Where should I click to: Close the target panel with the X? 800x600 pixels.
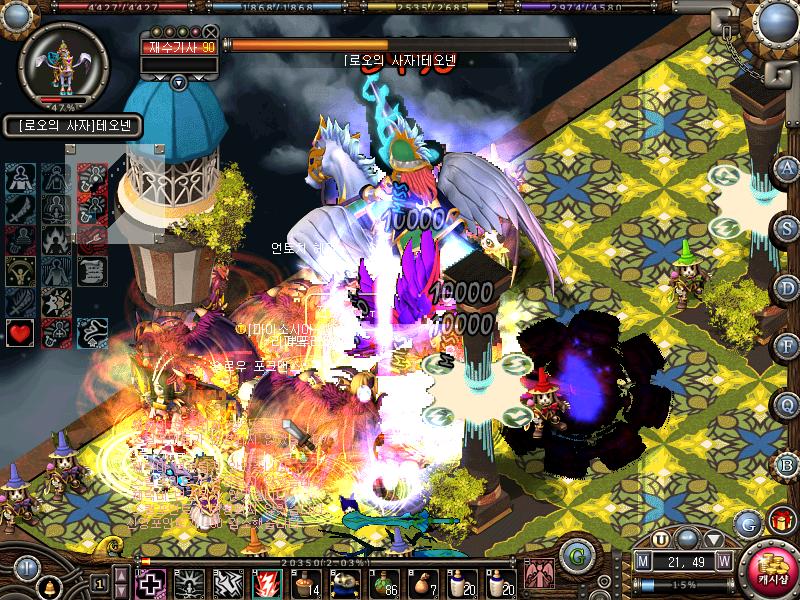(x=210, y=32)
